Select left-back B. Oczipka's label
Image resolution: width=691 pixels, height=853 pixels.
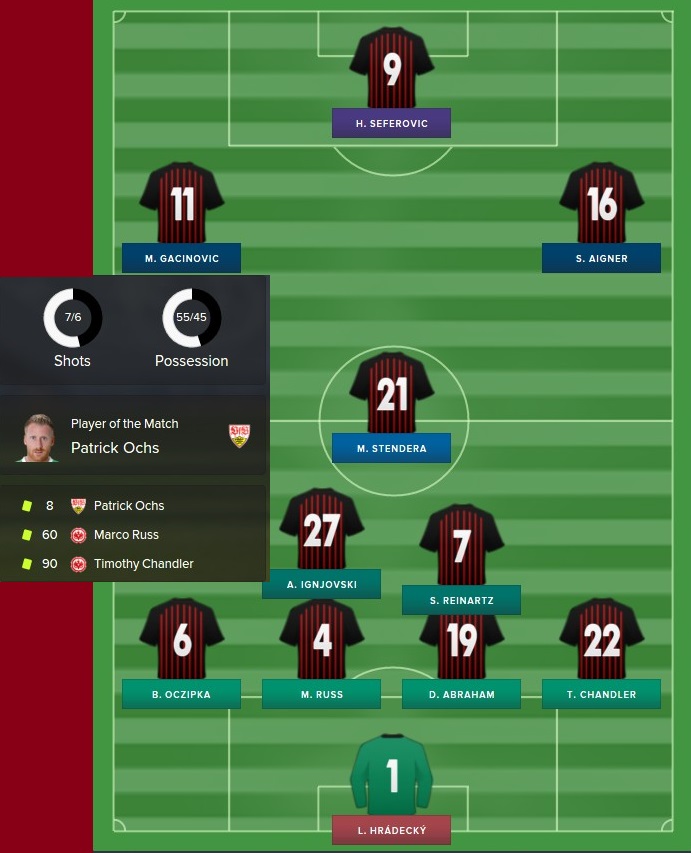tap(181, 694)
